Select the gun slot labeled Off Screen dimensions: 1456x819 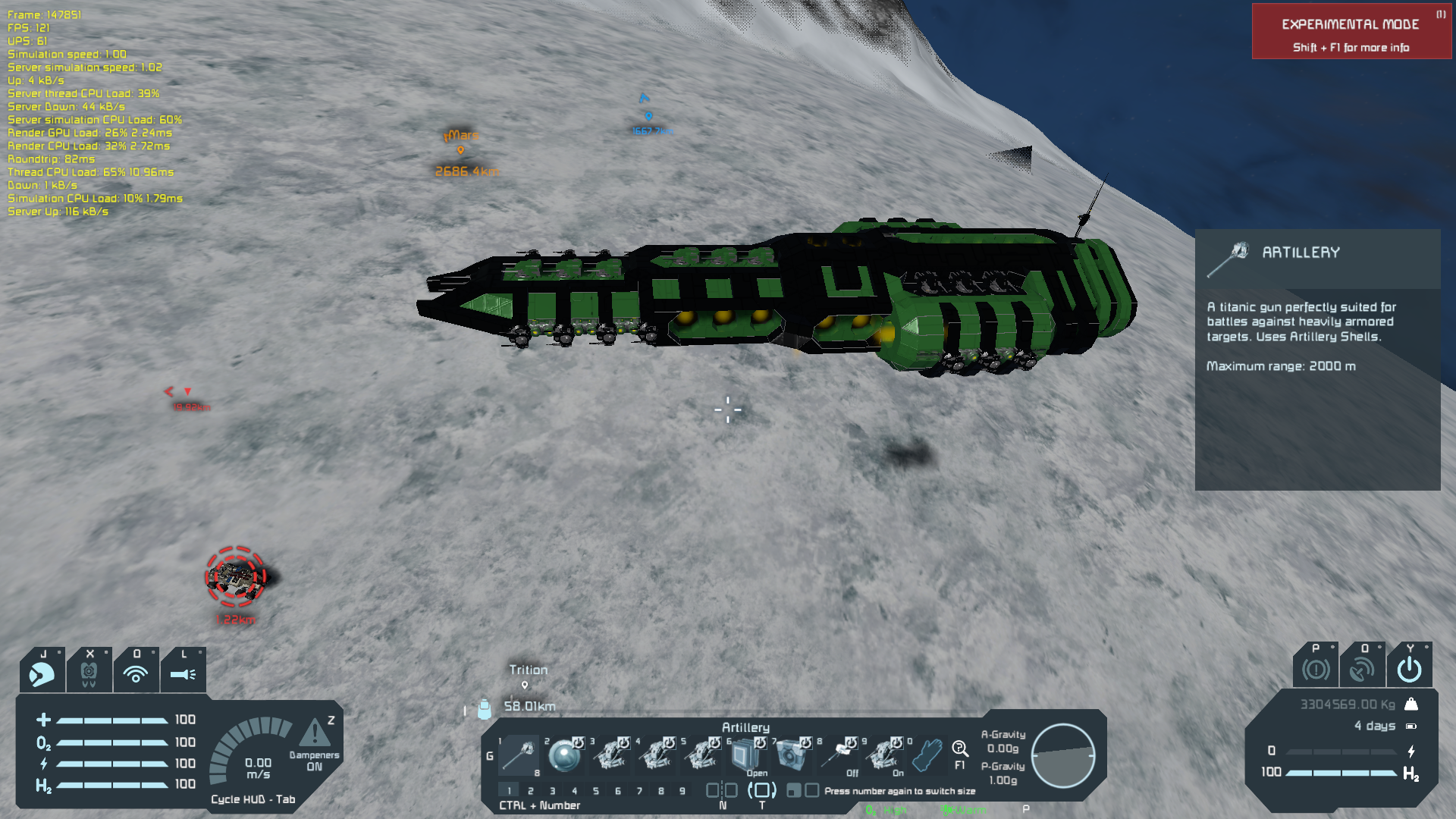(838, 755)
